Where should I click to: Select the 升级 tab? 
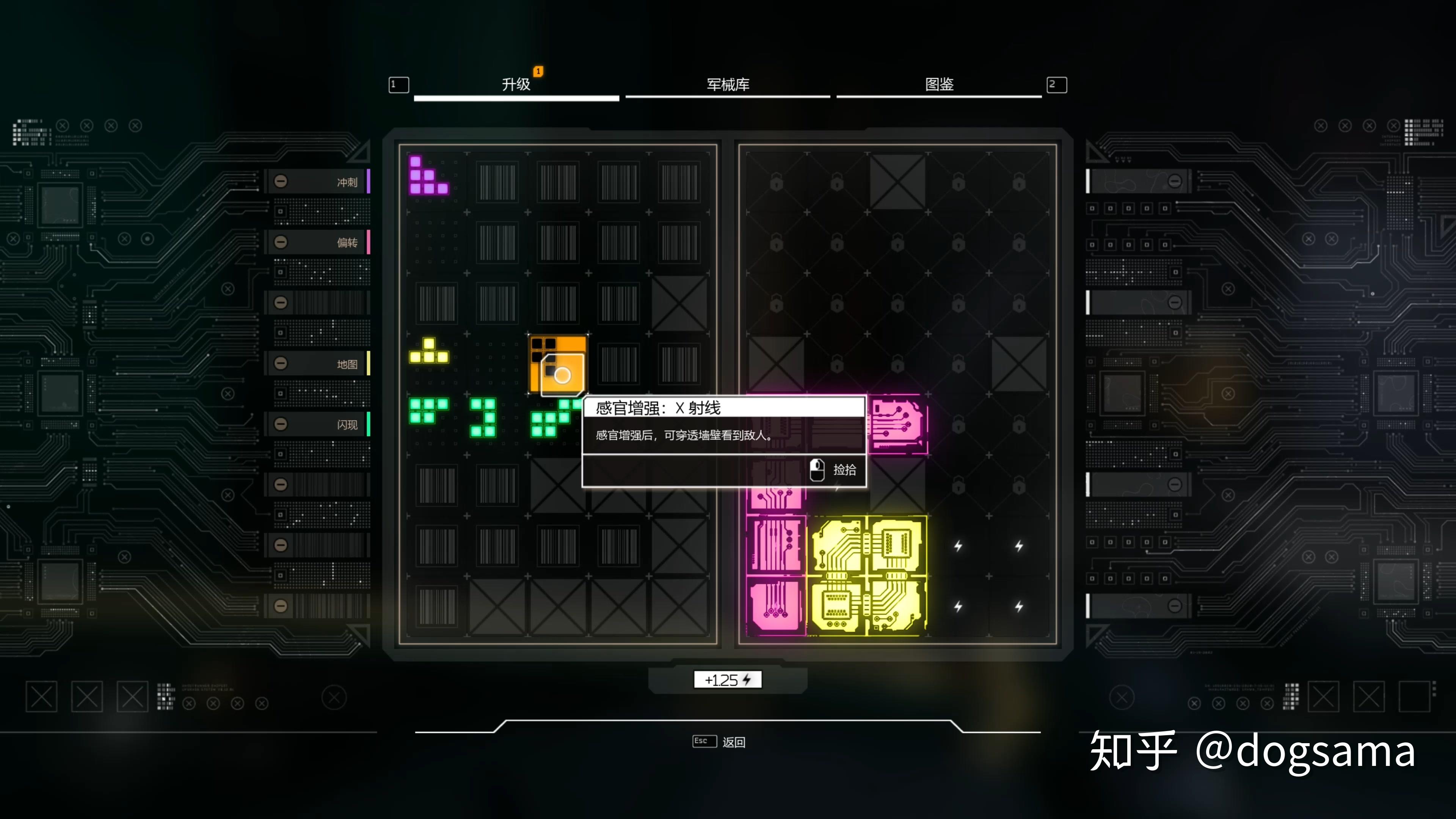coord(516,85)
